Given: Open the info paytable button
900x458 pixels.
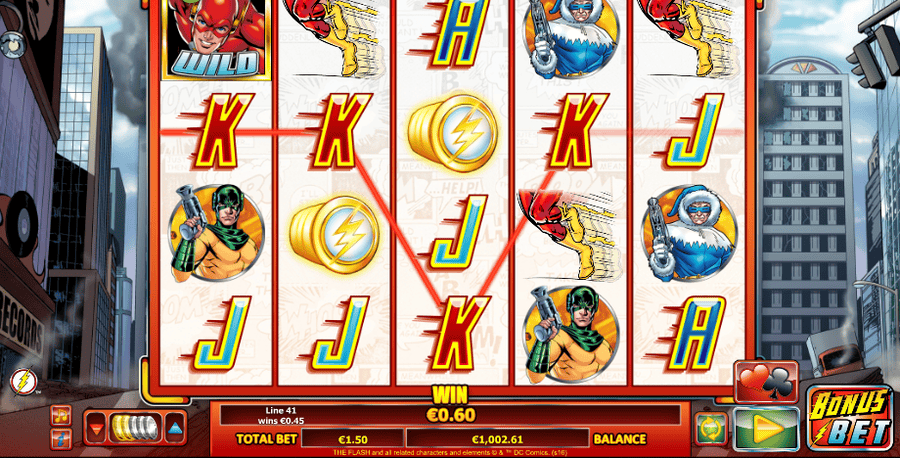Looking at the screenshot, I should (x=62, y=437).
